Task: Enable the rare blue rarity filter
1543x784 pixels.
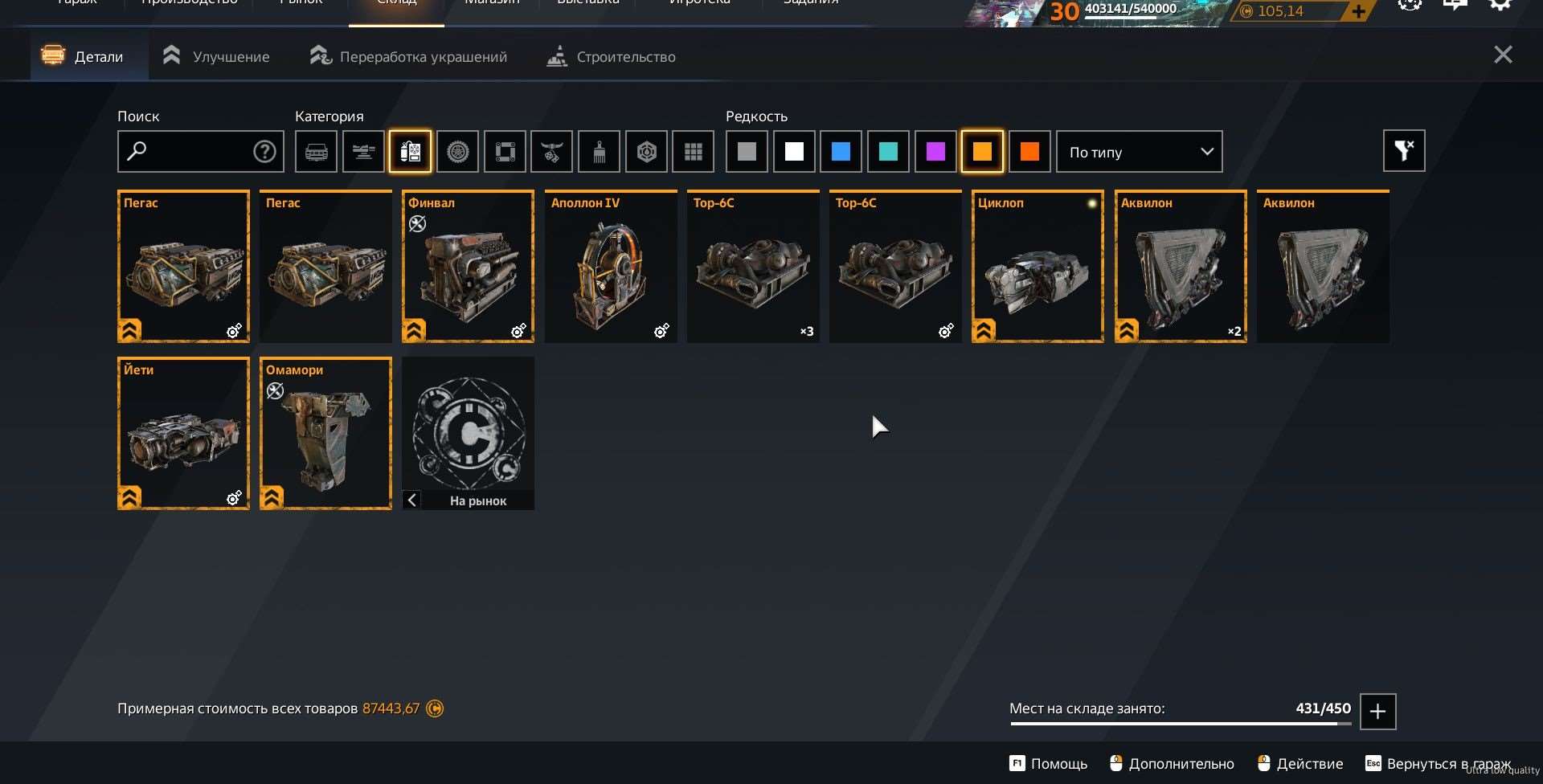Action: tap(841, 151)
